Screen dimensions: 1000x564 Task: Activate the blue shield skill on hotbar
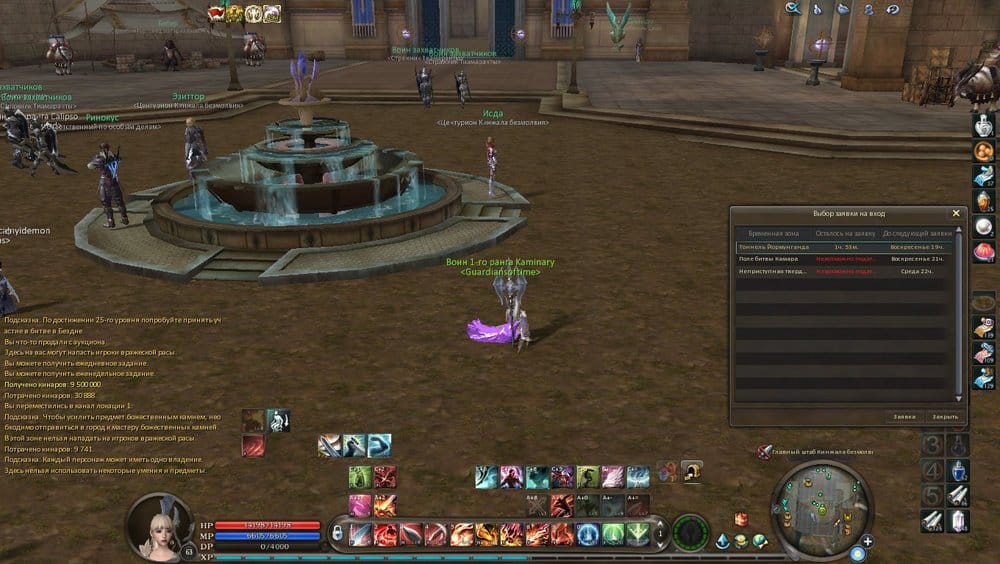[x=588, y=534]
